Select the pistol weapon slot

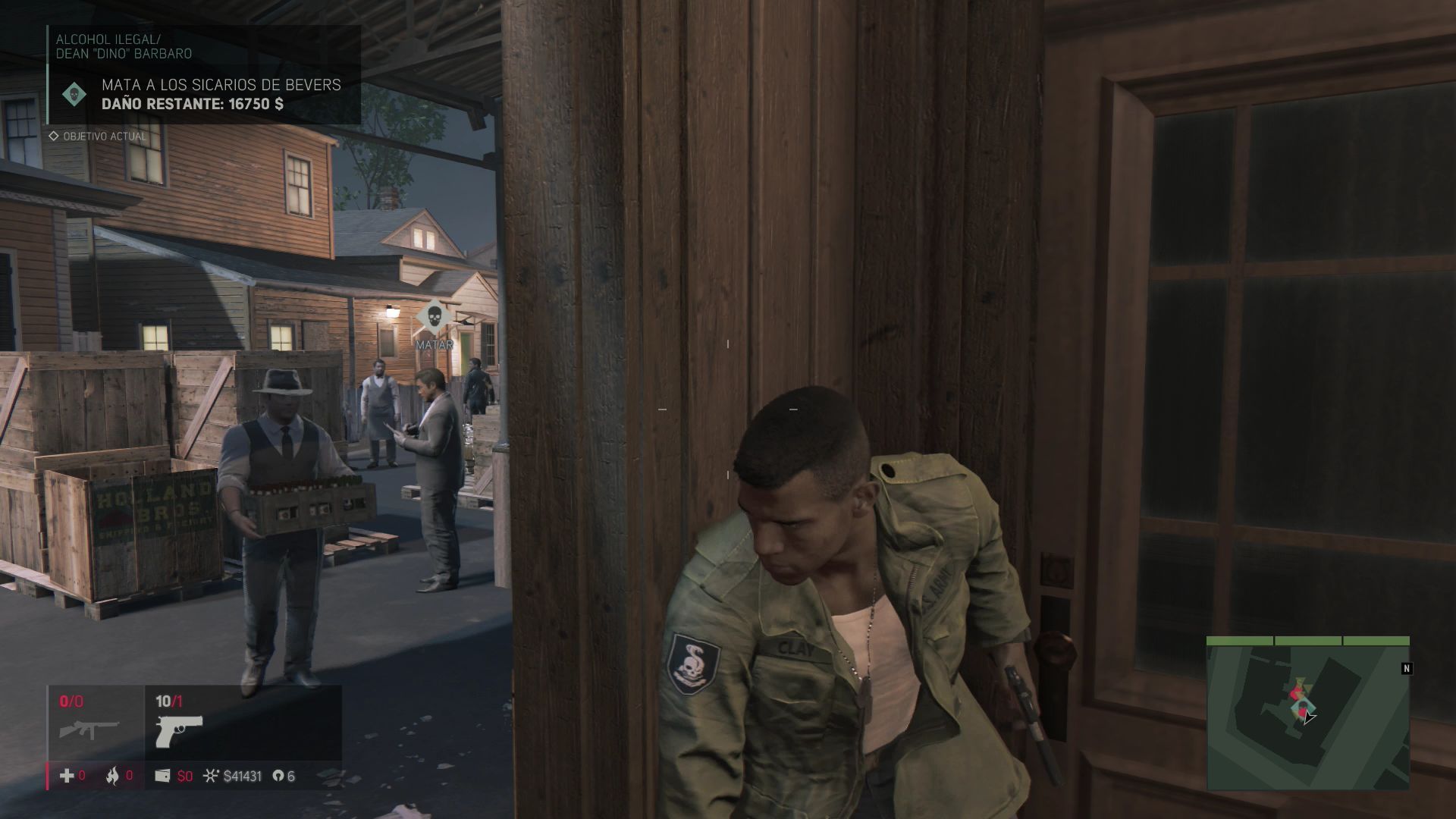coord(179,731)
